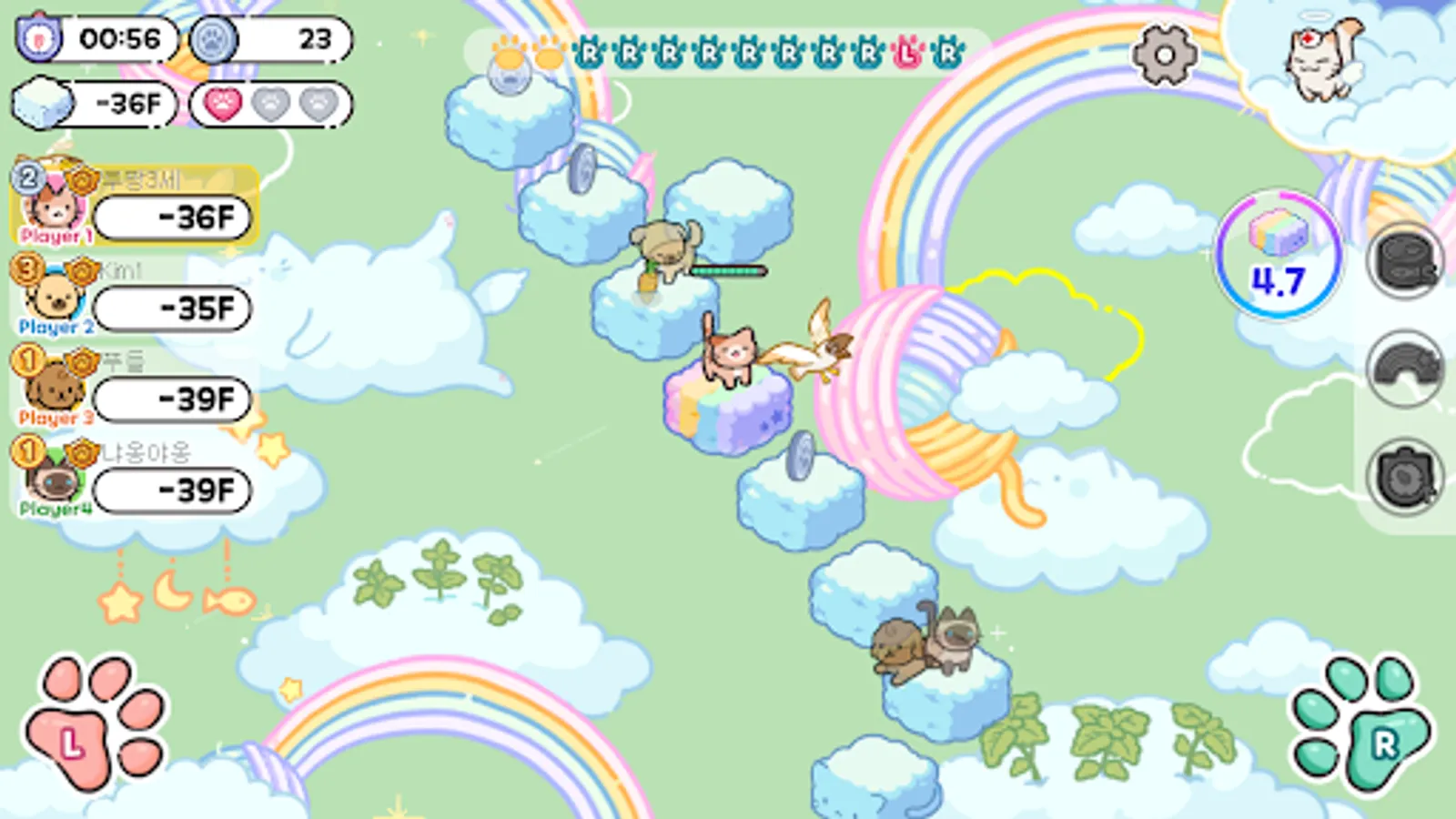Tap the timer shield badge icon
Viewport: 1456px width, 819px height.
click(x=38, y=38)
